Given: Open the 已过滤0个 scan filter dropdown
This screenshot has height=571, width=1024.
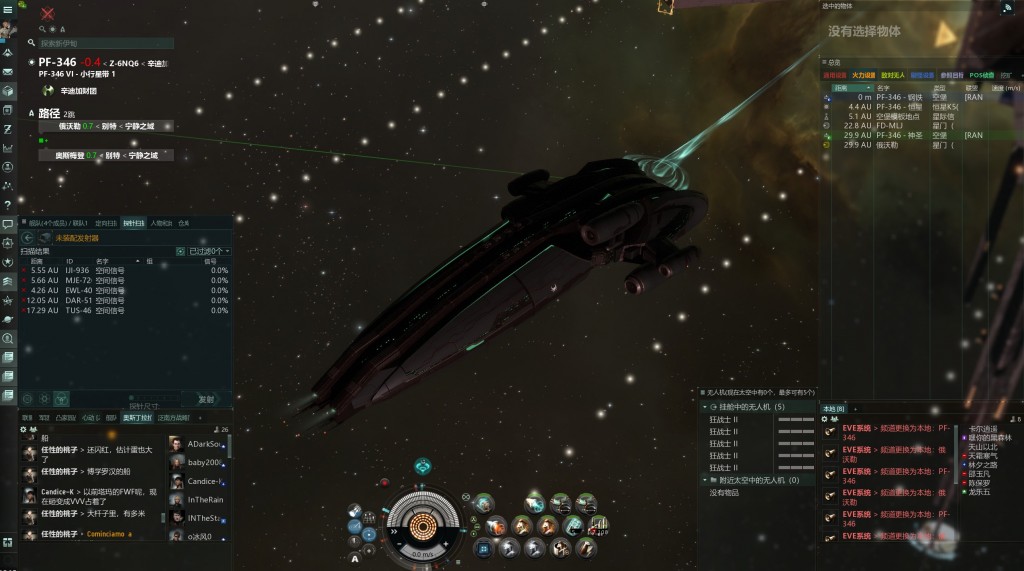Looking at the screenshot, I should [209, 251].
